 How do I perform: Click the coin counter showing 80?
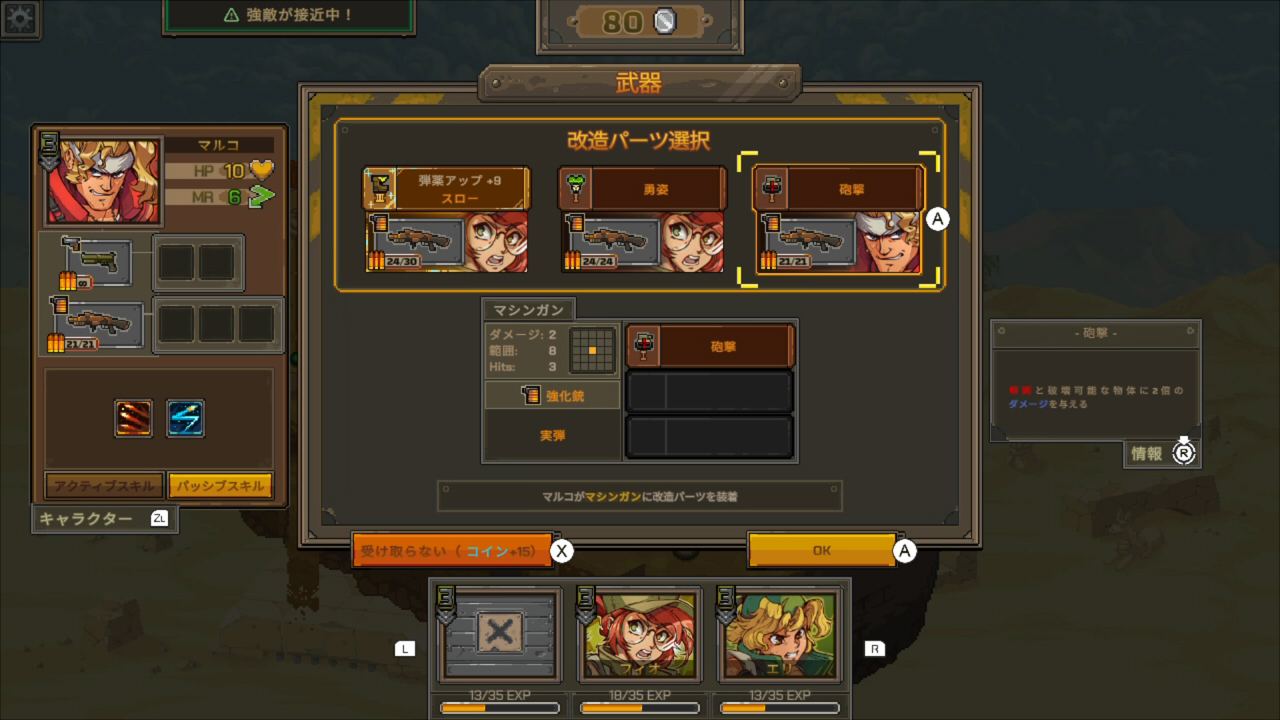[639, 22]
